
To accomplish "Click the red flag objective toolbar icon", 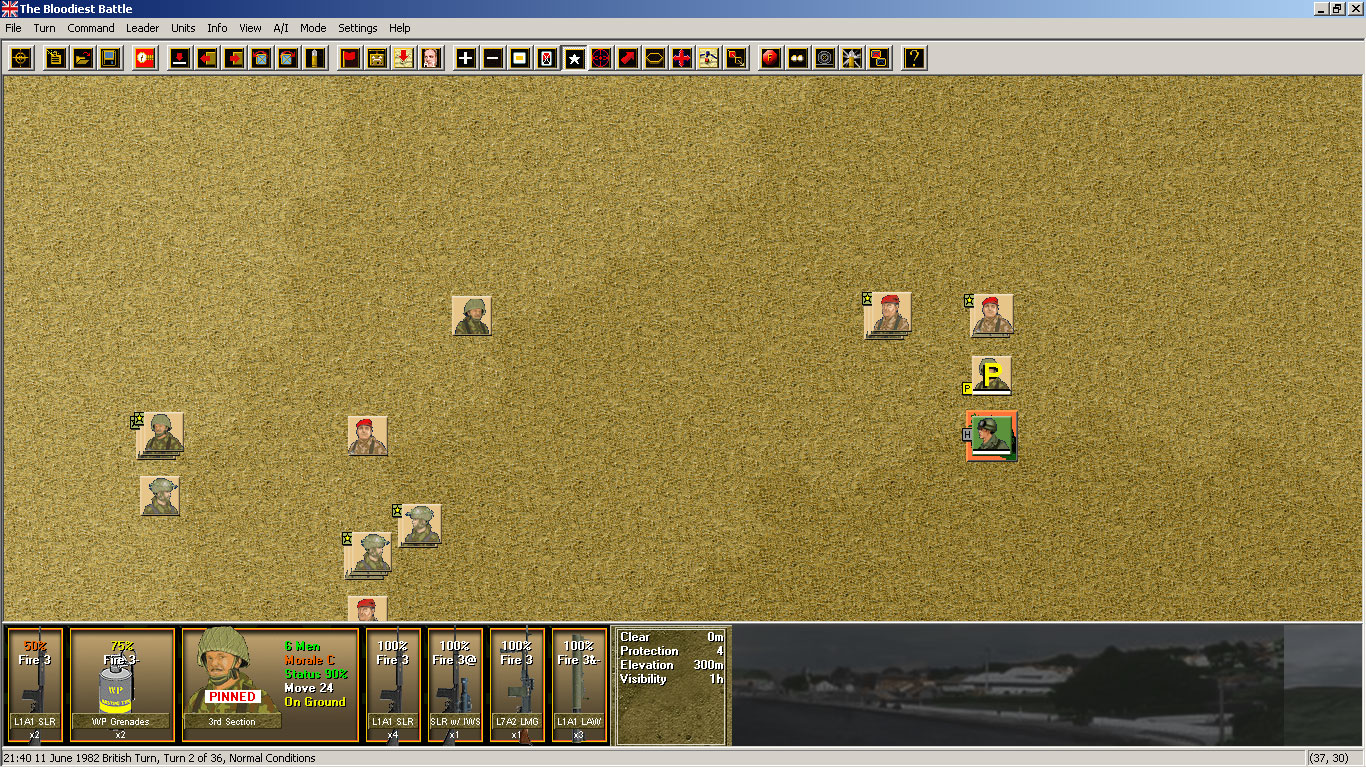I will (x=348, y=58).
